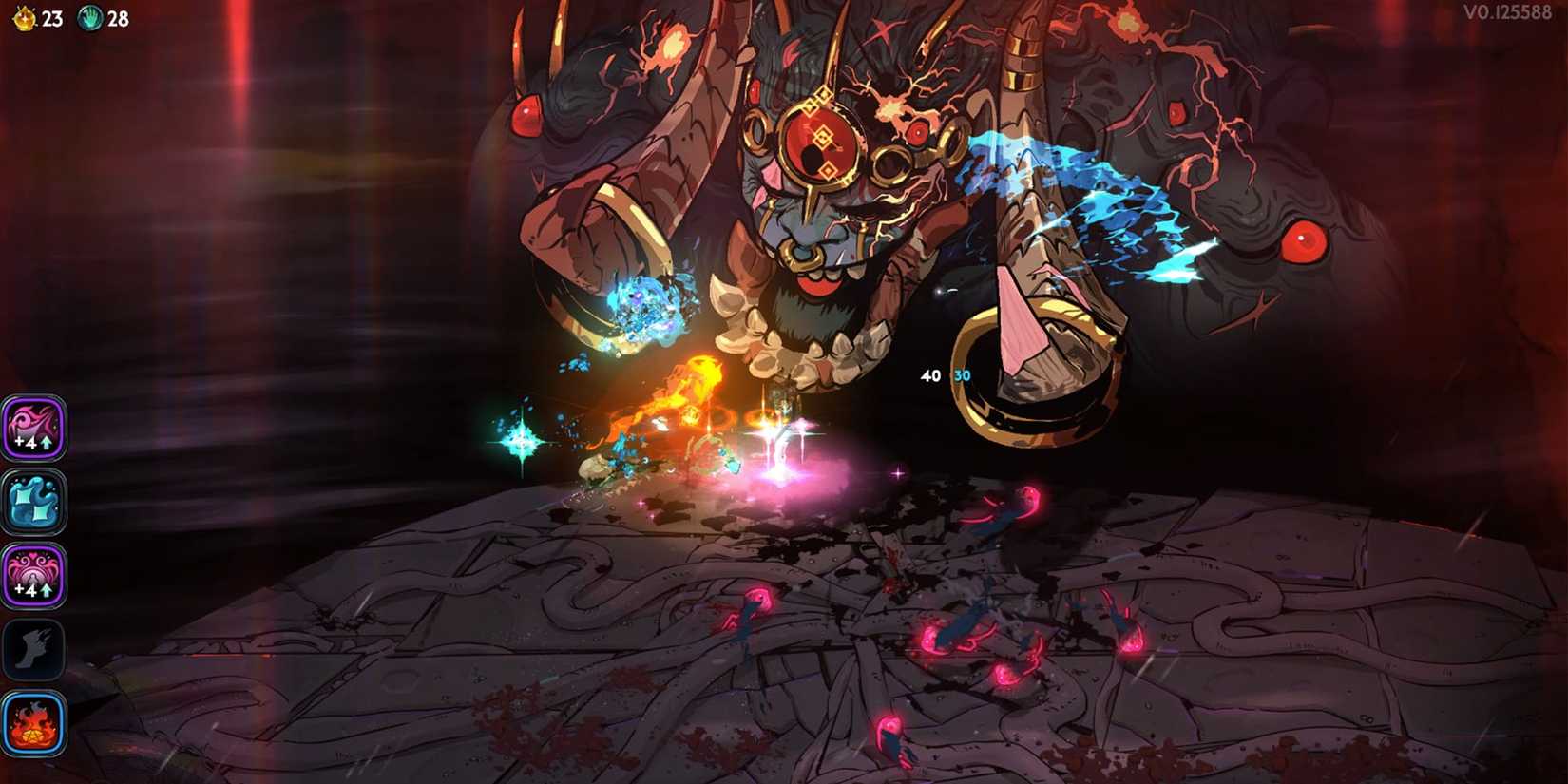
Task: Toggle the highlighted fire ability off
Action: [x=34, y=724]
